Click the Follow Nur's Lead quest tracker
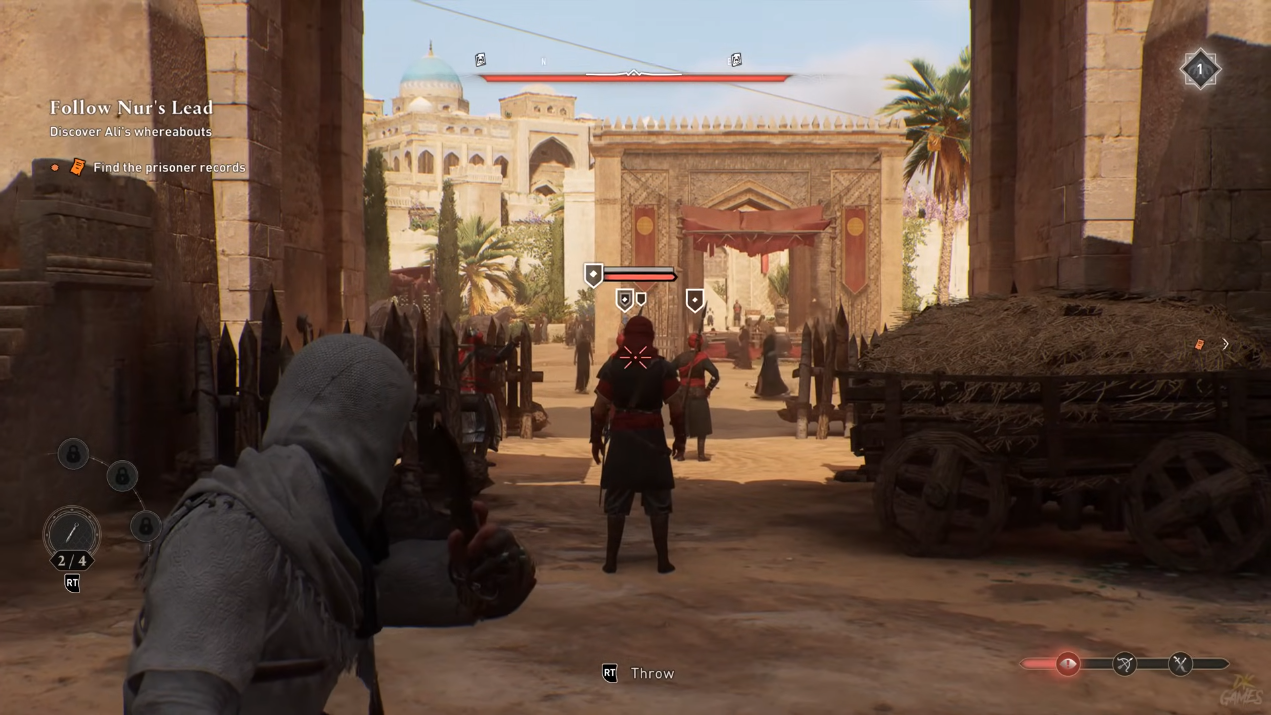The height and width of the screenshot is (715, 1271). tap(132, 108)
